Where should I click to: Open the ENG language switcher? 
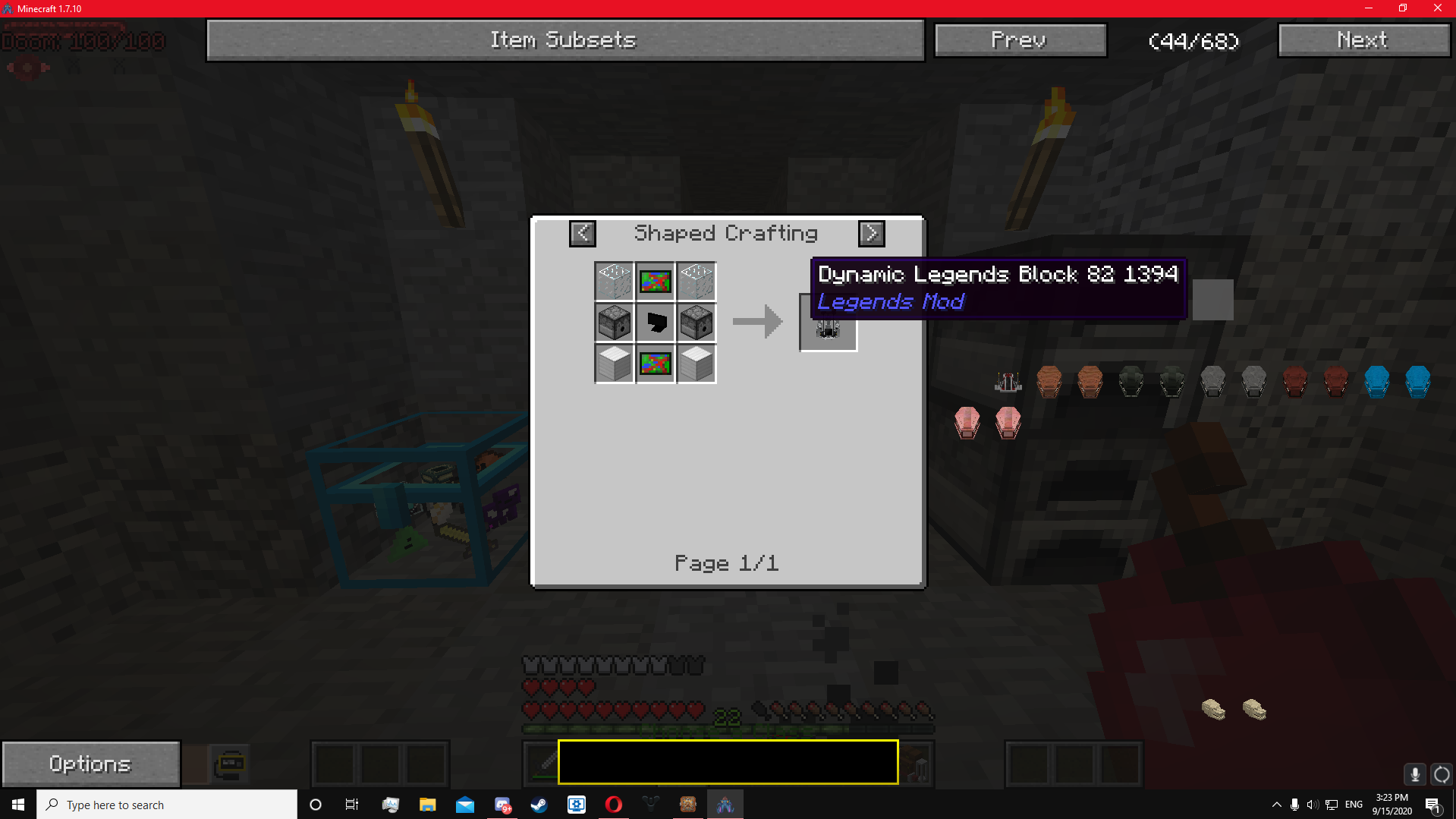click(x=1353, y=805)
